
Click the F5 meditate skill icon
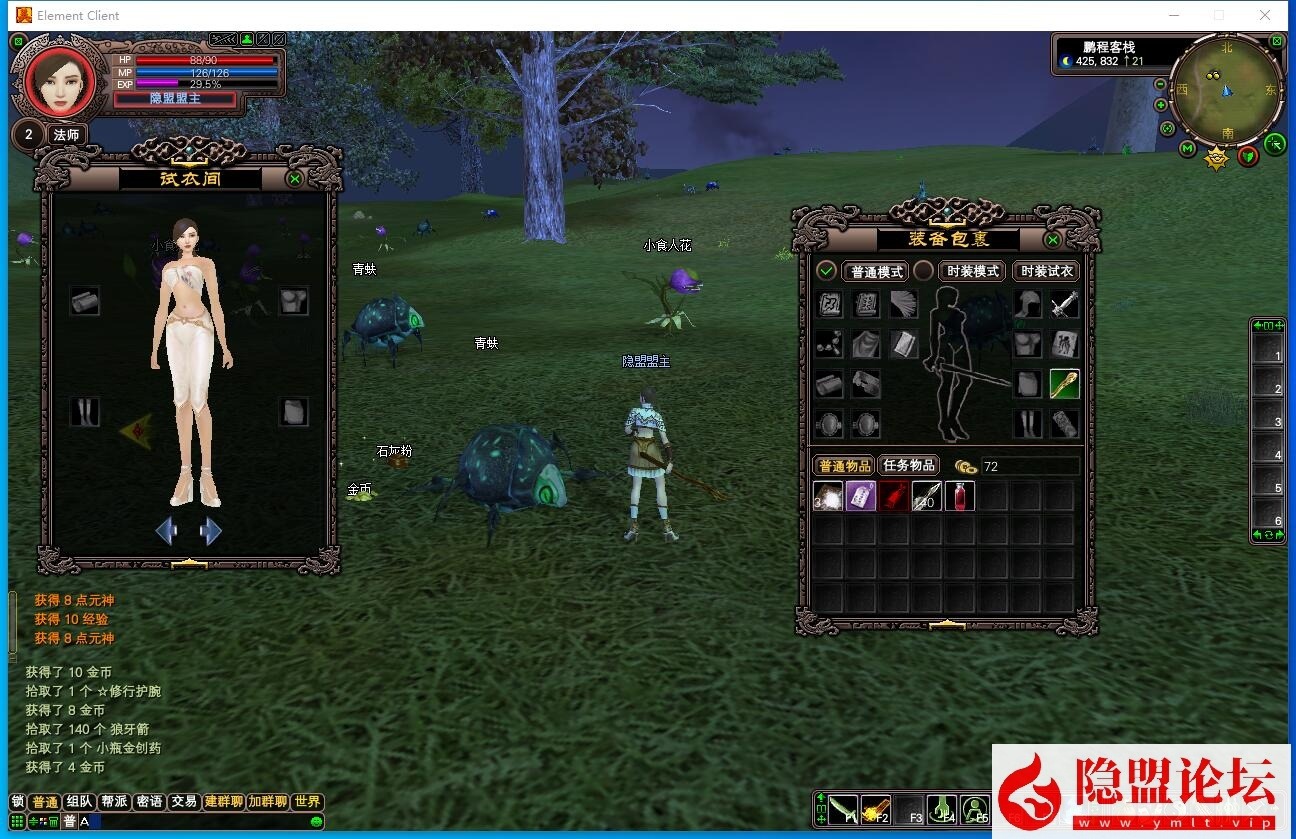[x=976, y=808]
